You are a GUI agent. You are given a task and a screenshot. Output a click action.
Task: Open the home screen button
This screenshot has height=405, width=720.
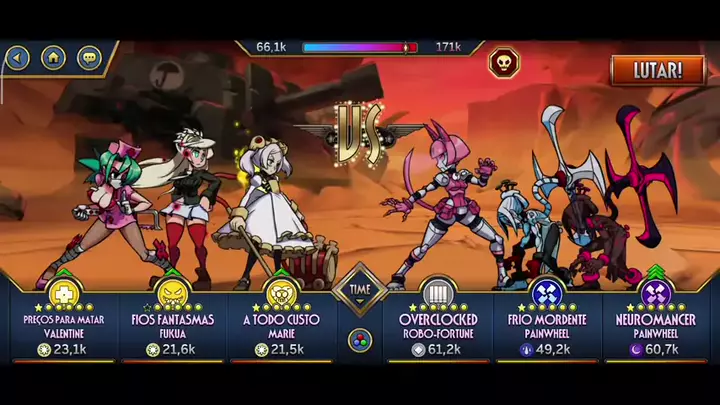(x=53, y=57)
